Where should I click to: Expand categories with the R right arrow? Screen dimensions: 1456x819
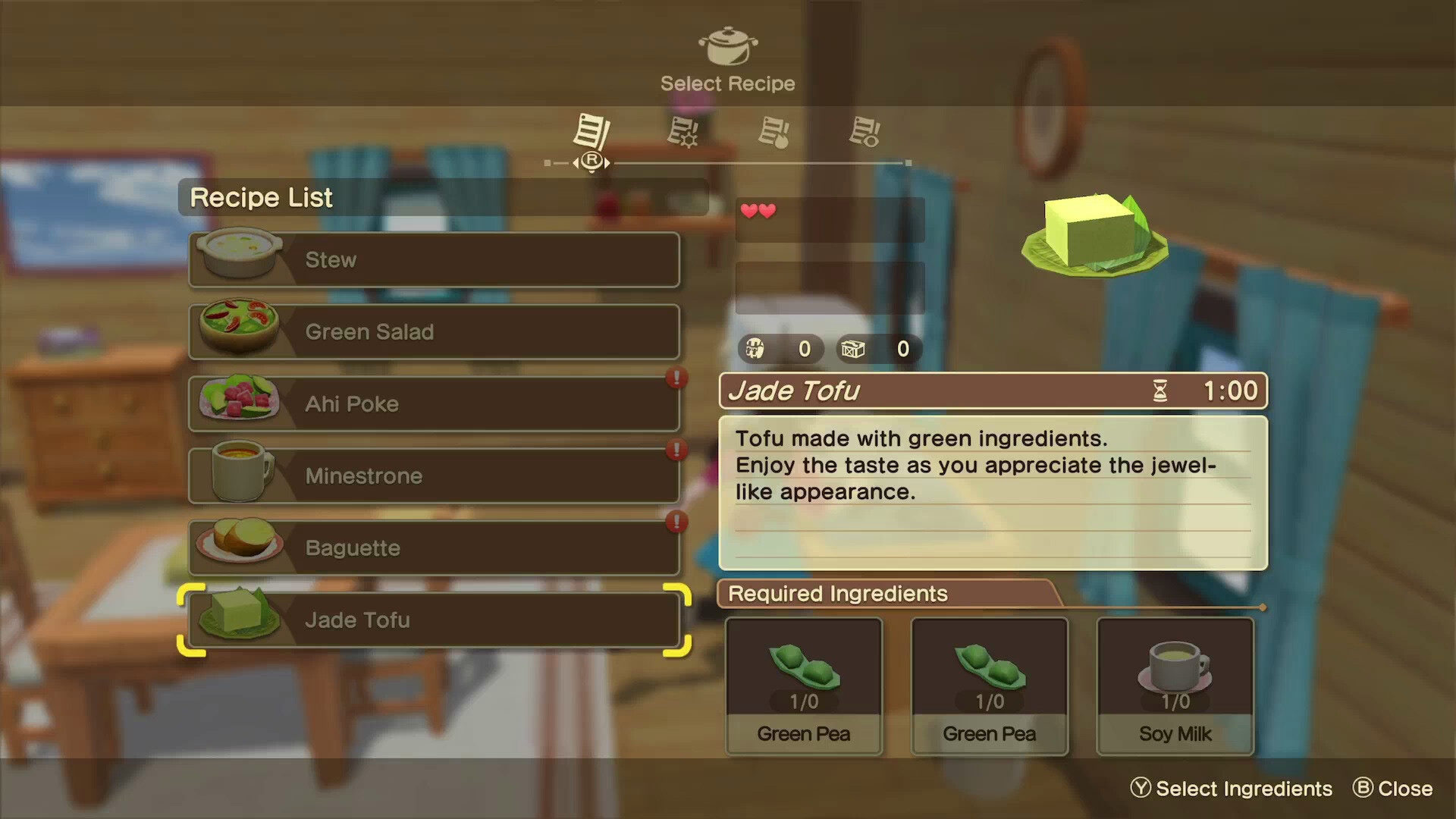607,162
